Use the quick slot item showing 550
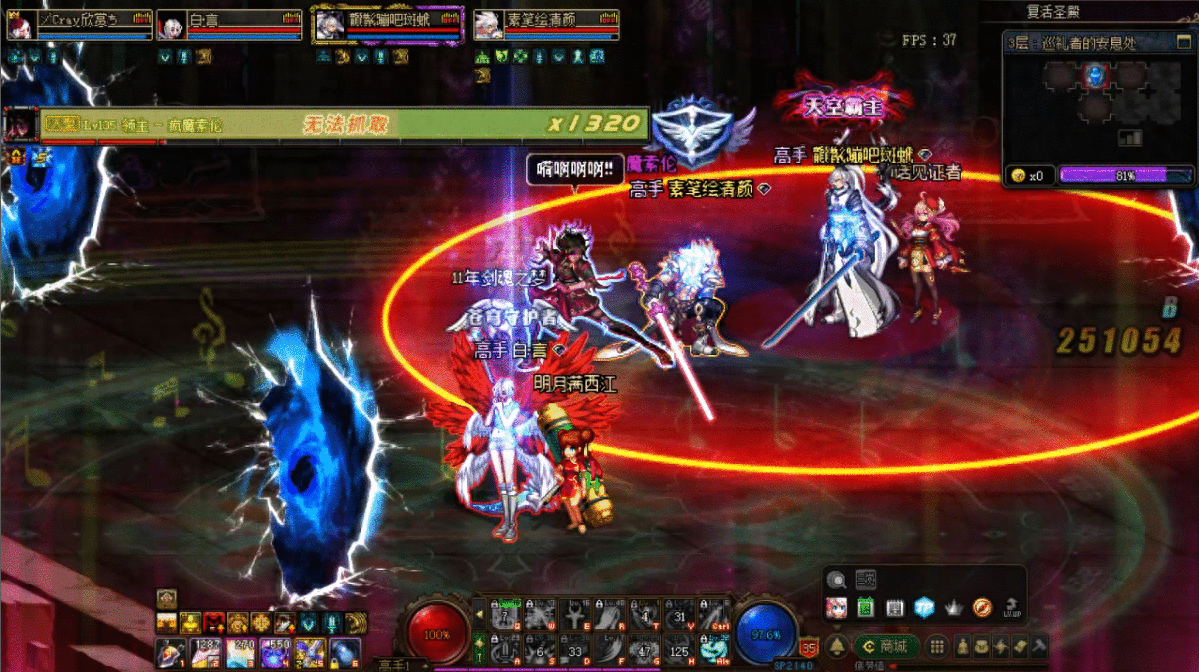Screen dimensions: 1199x672 tap(274, 653)
